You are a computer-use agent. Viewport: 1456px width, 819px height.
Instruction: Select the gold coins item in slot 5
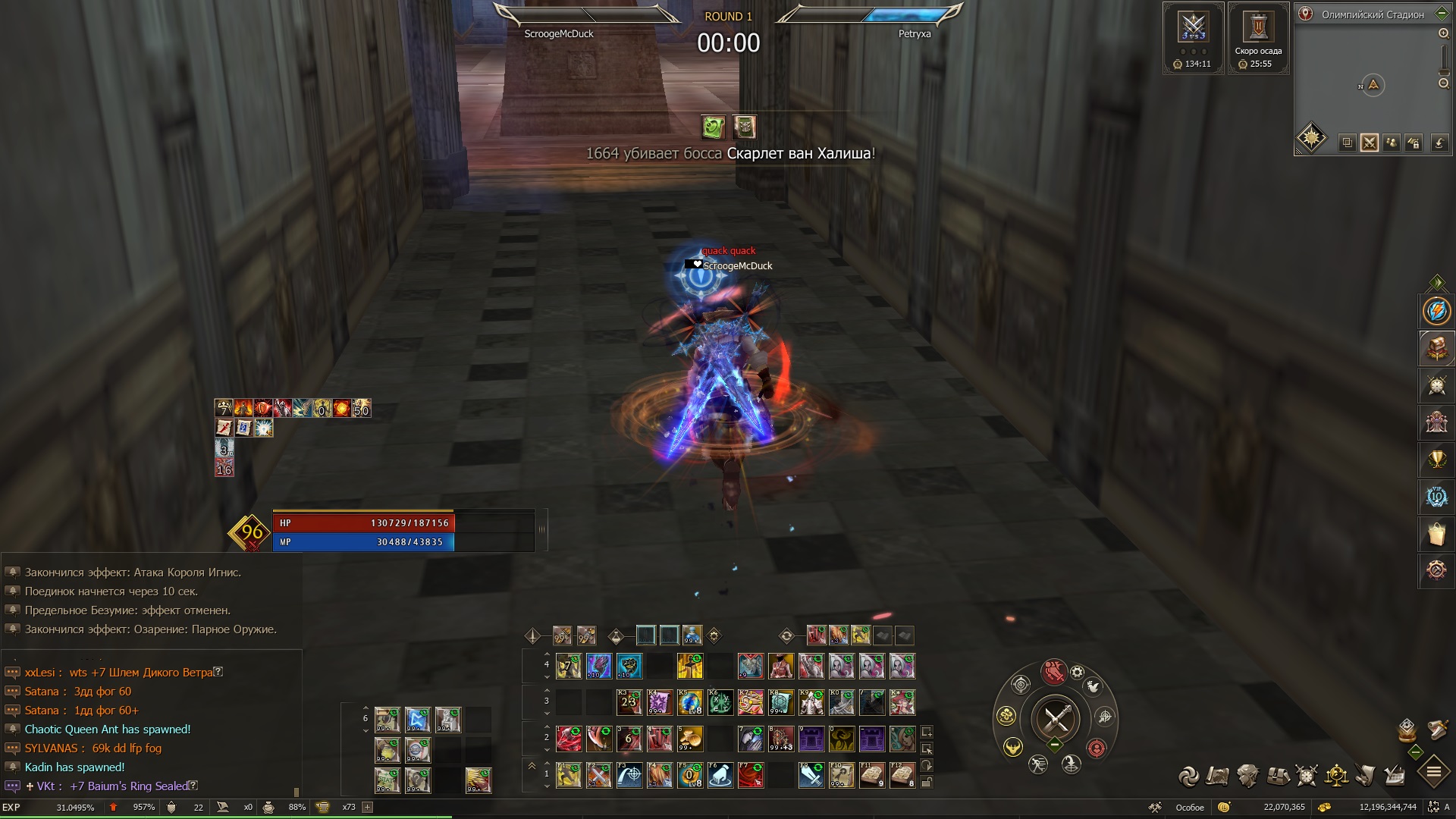click(689, 738)
